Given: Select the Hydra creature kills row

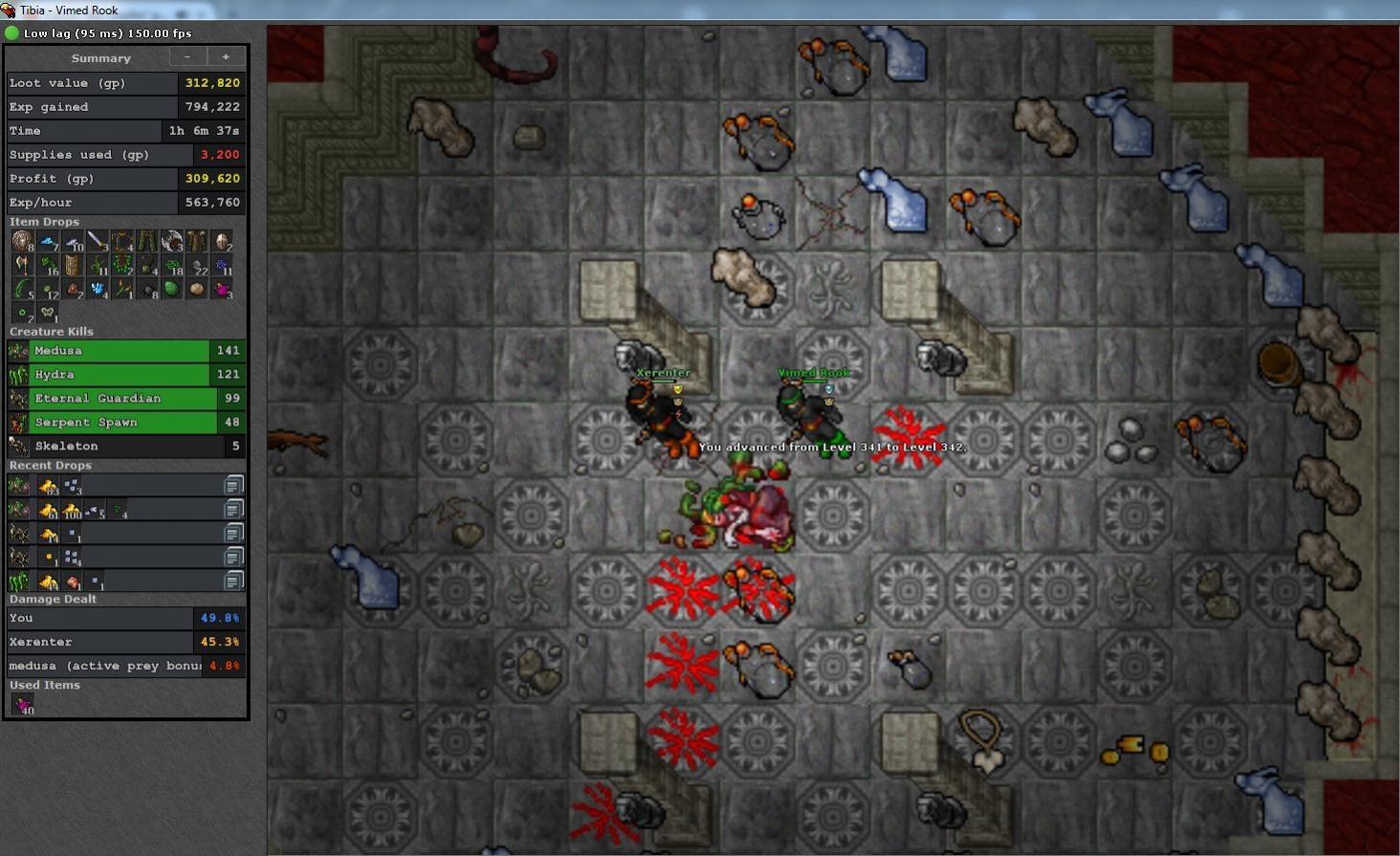Looking at the screenshot, I should point(125,375).
